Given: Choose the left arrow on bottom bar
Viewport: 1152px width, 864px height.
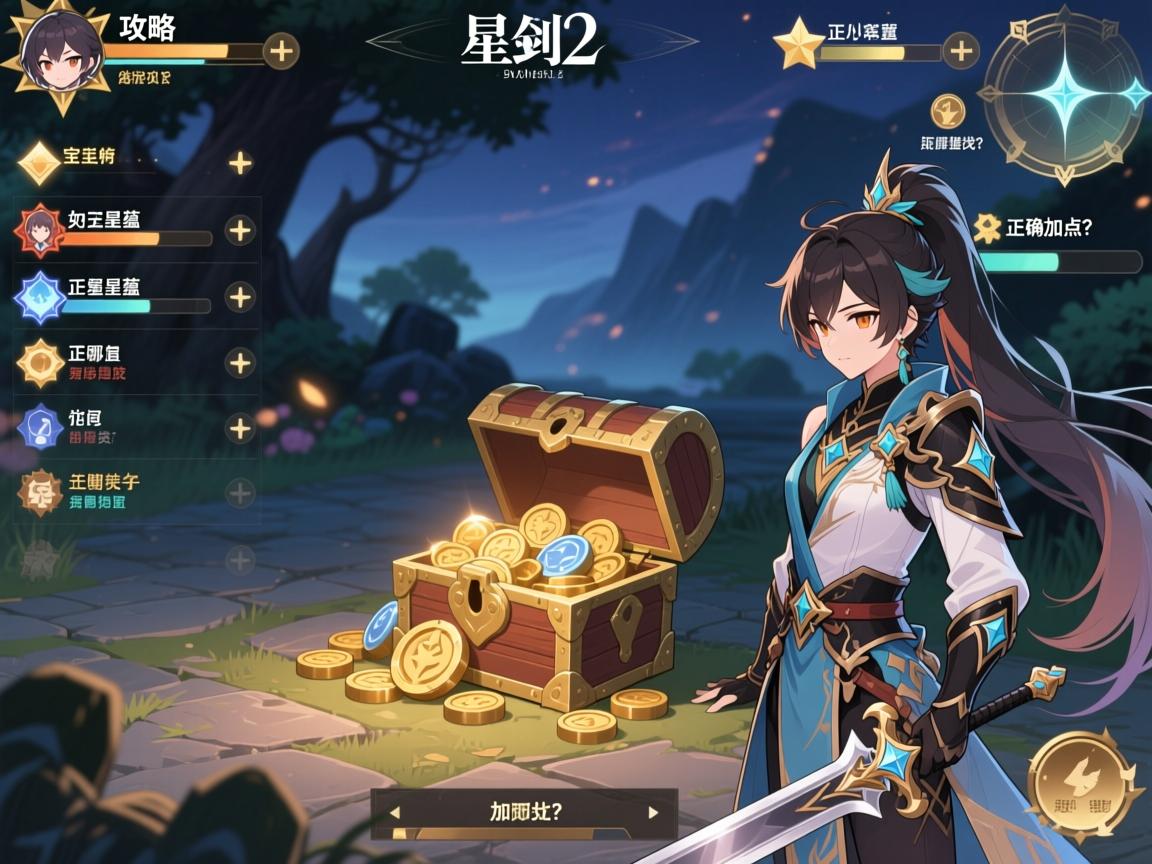Looking at the screenshot, I should coord(395,813).
